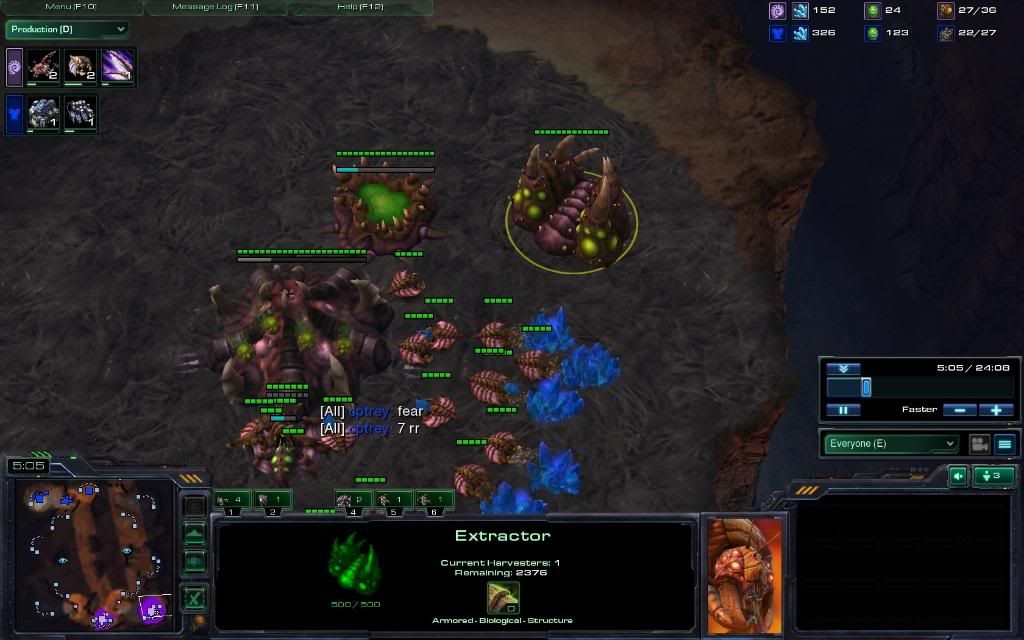This screenshot has width=1024, height=640.
Task: Select control group 1
Action: point(232,499)
